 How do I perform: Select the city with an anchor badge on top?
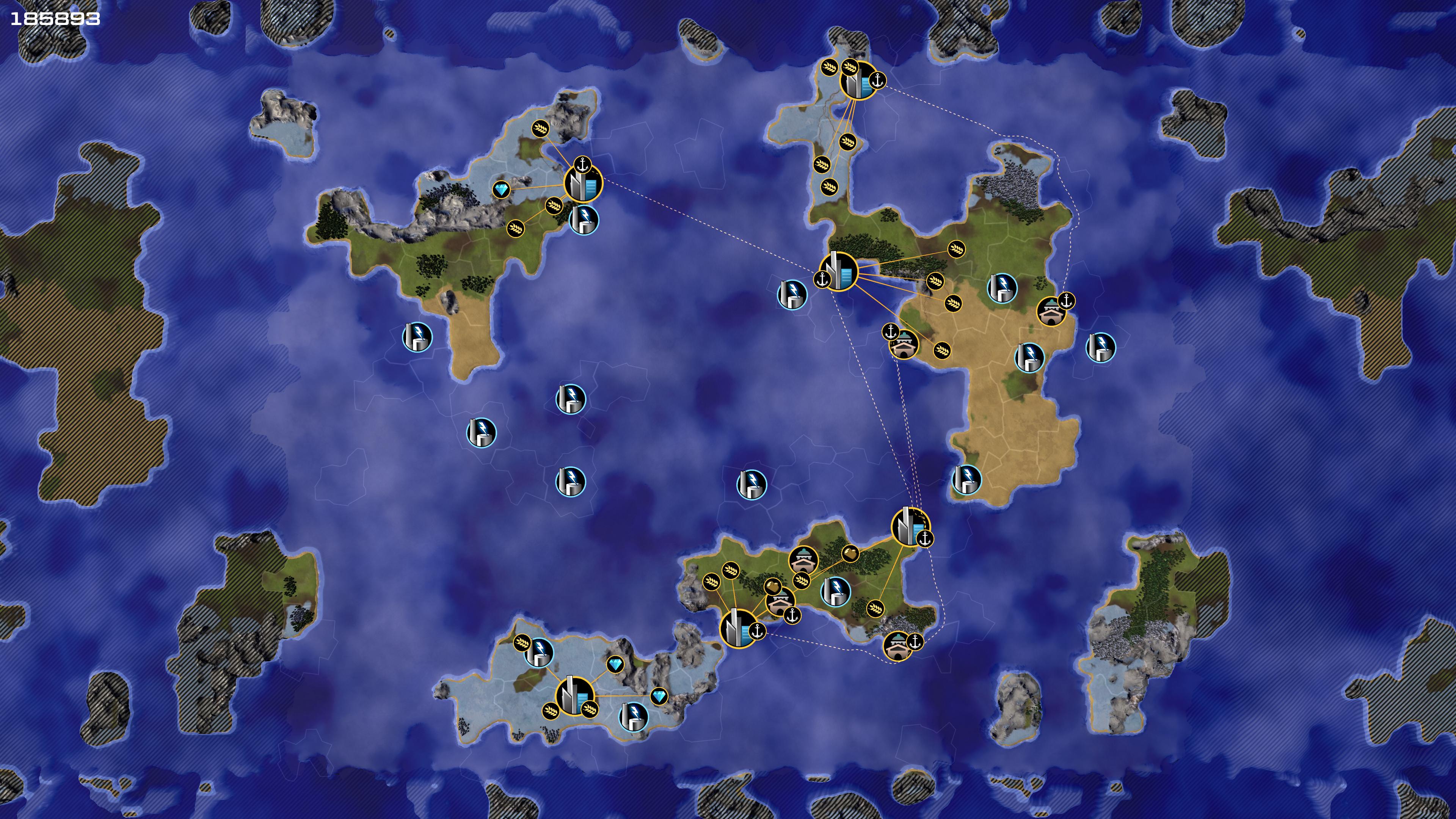point(583,183)
